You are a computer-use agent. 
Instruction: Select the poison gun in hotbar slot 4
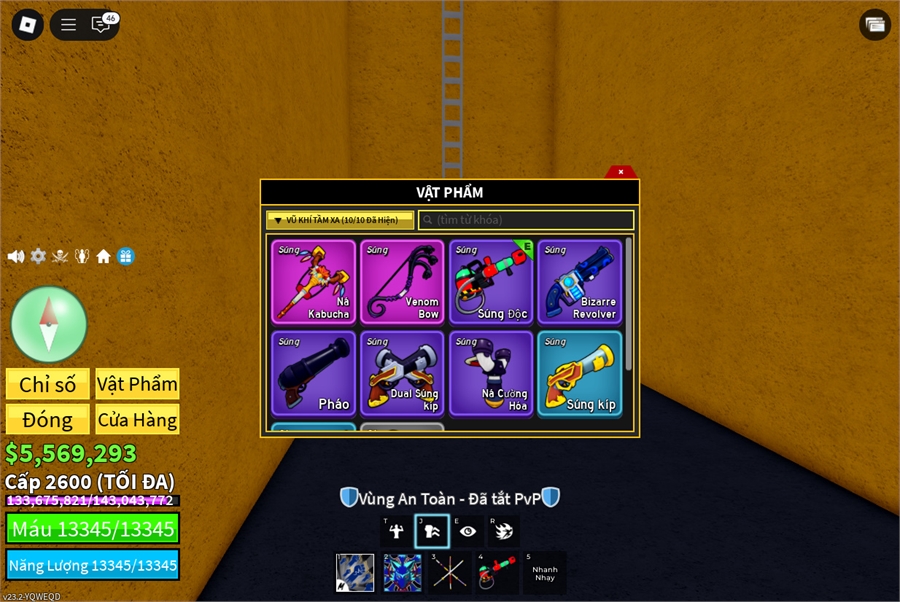pyautogui.click(x=497, y=573)
